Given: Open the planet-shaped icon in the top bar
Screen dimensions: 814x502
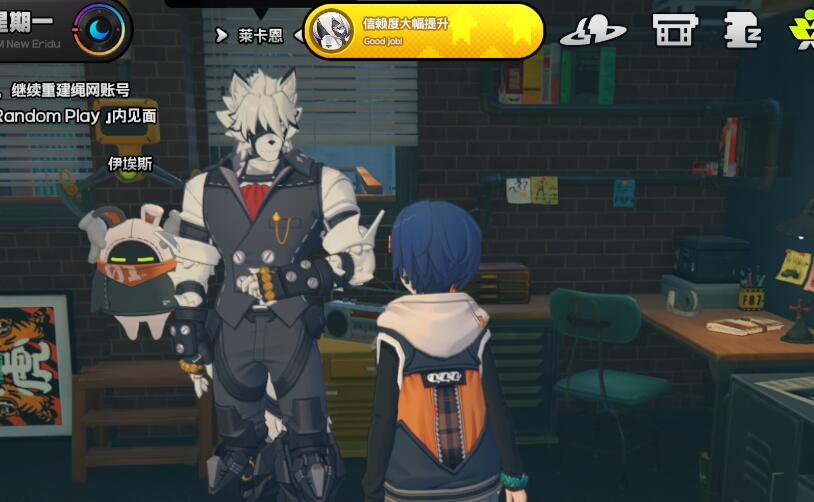Looking at the screenshot, I should coord(593,30).
